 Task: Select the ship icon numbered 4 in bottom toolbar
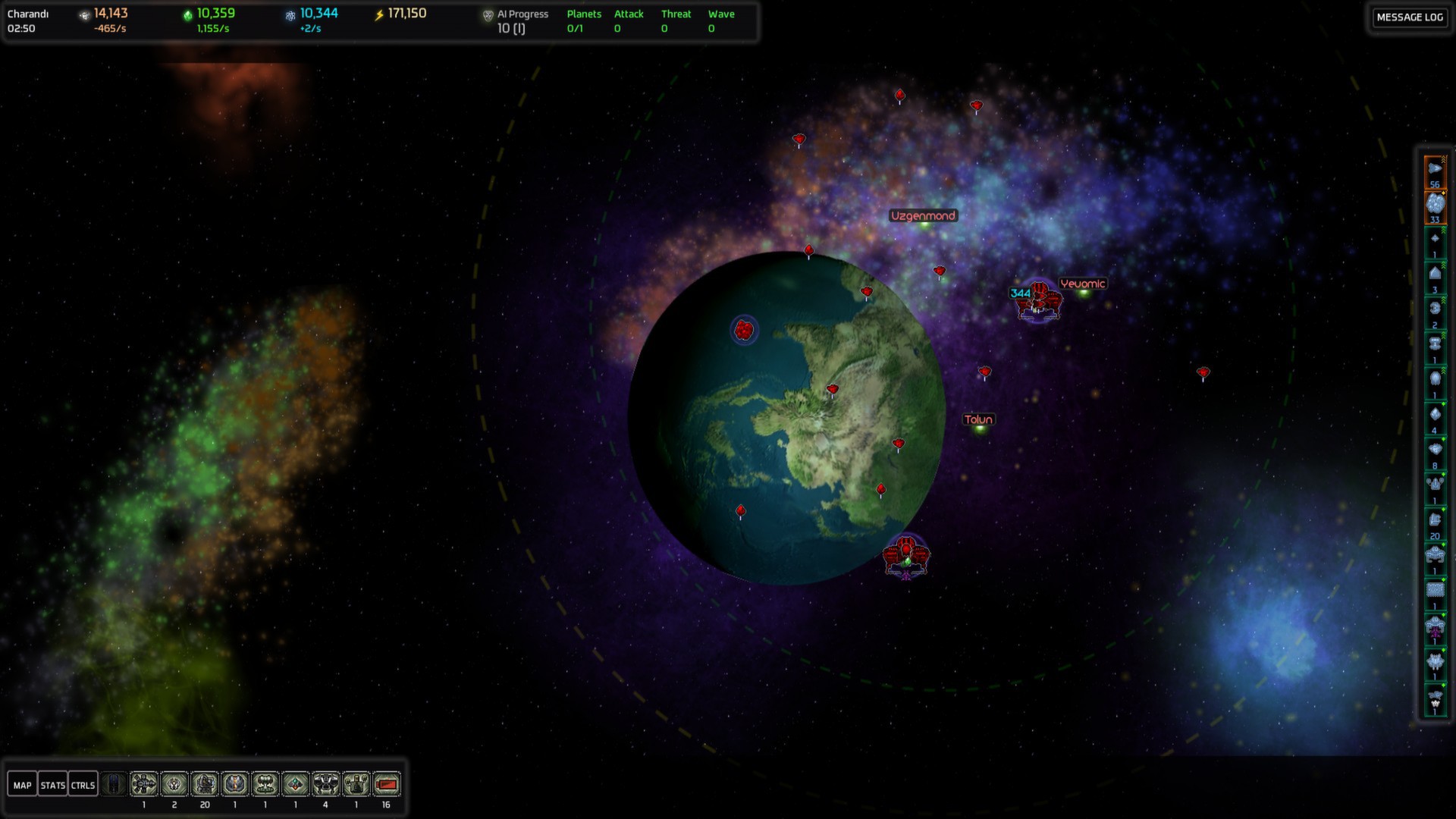pyautogui.click(x=325, y=784)
